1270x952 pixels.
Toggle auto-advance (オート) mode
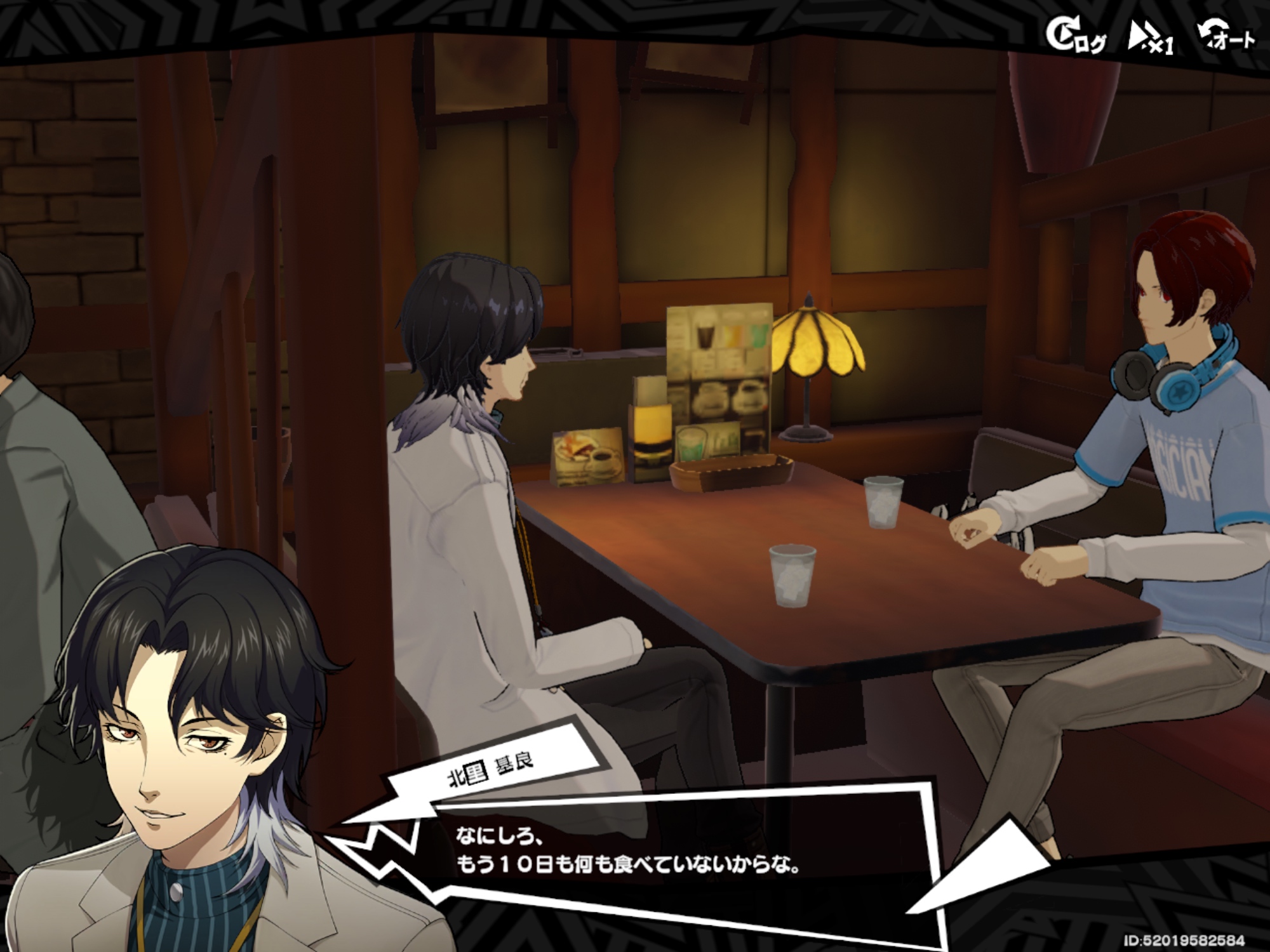coord(1226,37)
